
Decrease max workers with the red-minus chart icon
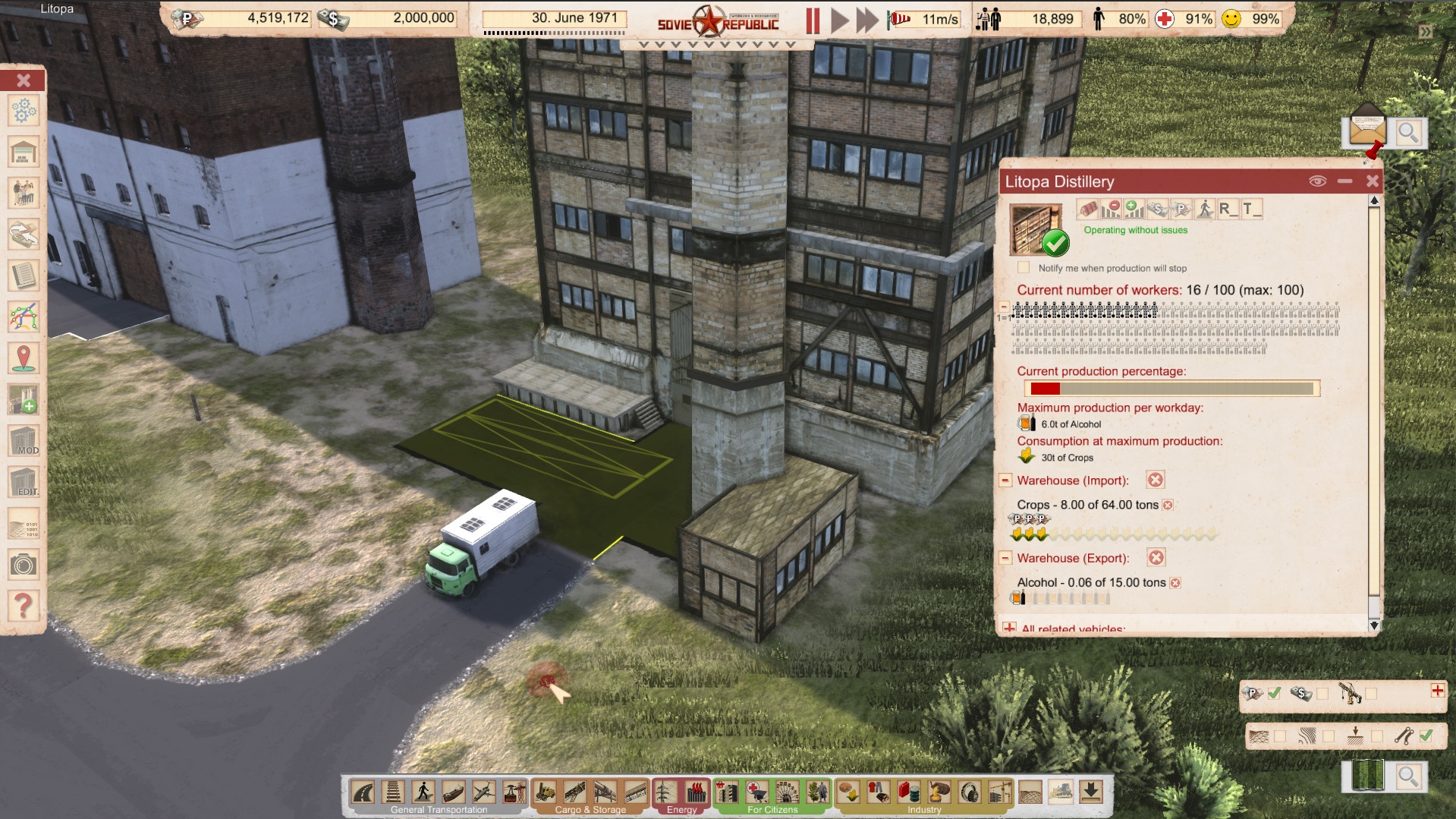[x=1111, y=209]
